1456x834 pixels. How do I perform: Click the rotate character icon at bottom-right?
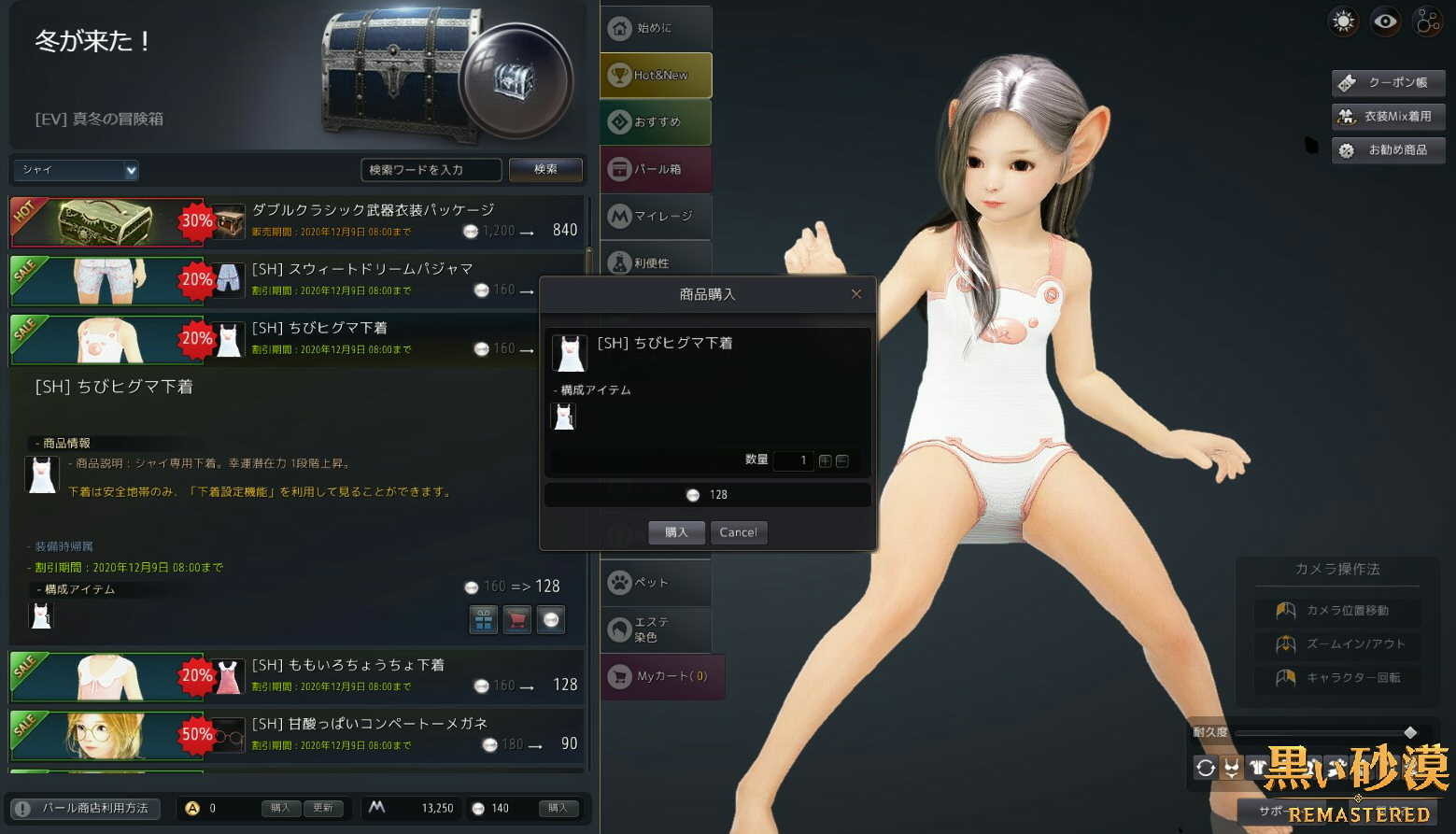click(x=1205, y=766)
